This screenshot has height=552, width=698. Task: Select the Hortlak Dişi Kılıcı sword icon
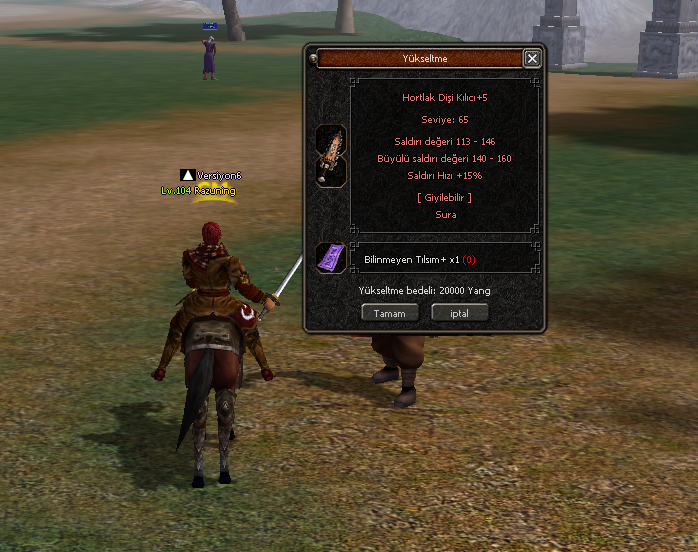tap(331, 155)
